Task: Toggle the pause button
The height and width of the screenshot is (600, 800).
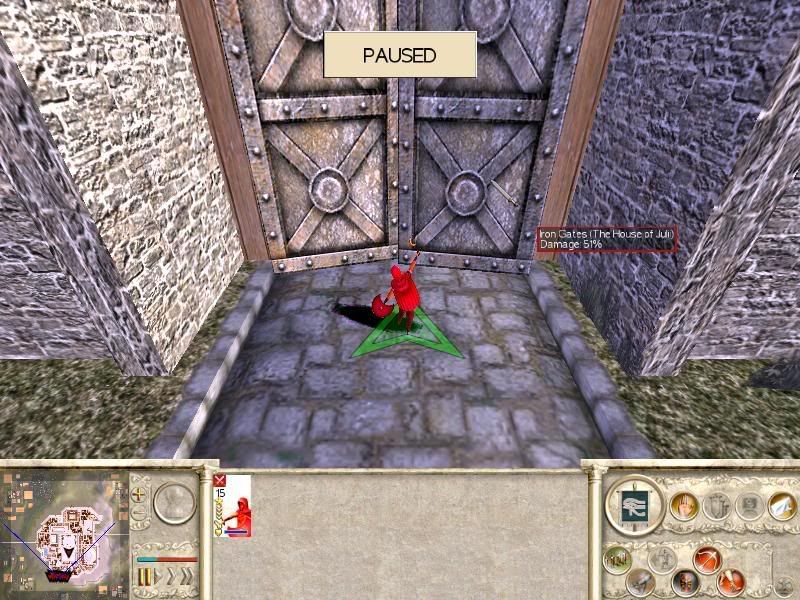Action: click(144, 577)
